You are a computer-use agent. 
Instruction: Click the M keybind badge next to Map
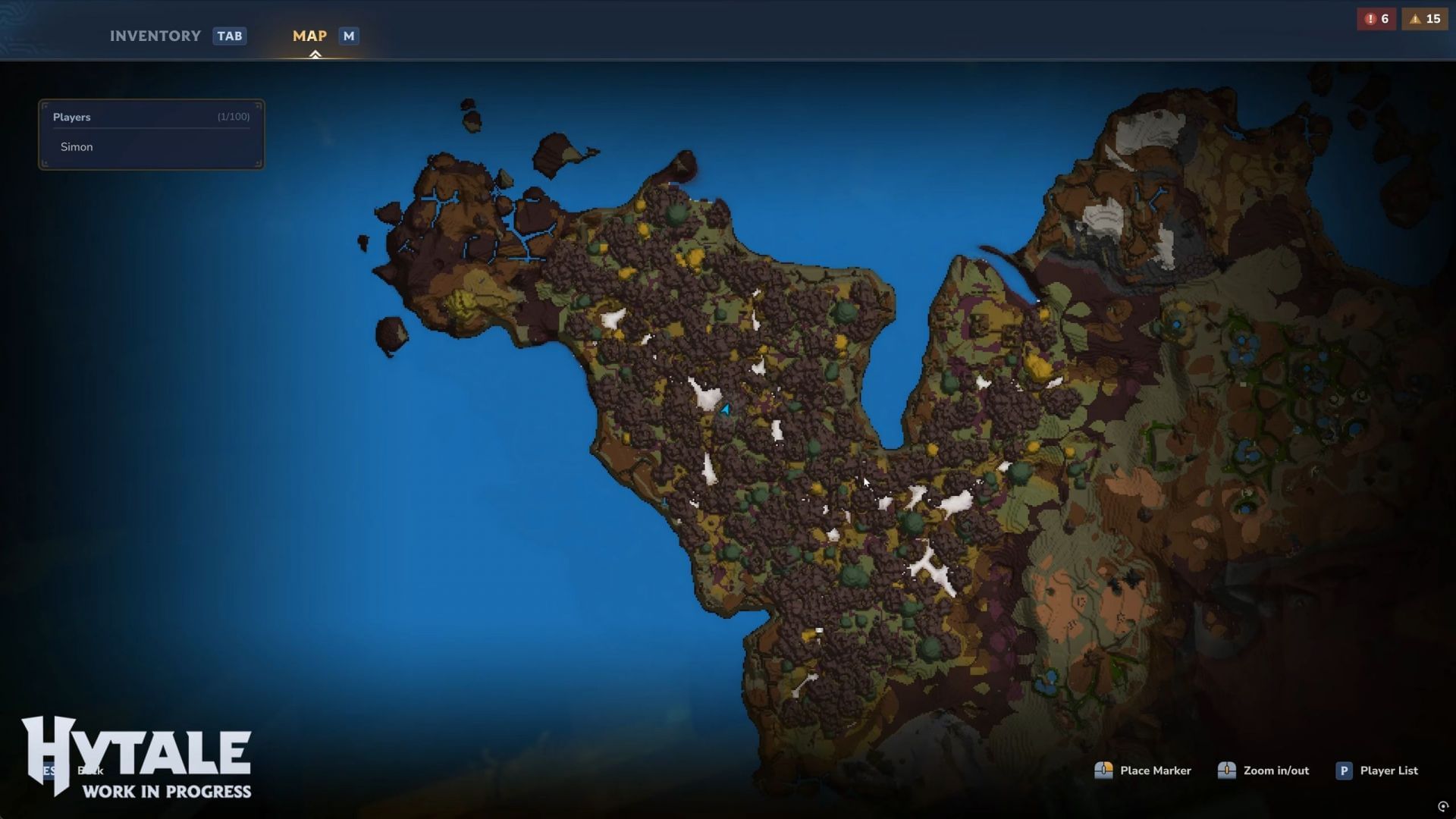click(348, 36)
